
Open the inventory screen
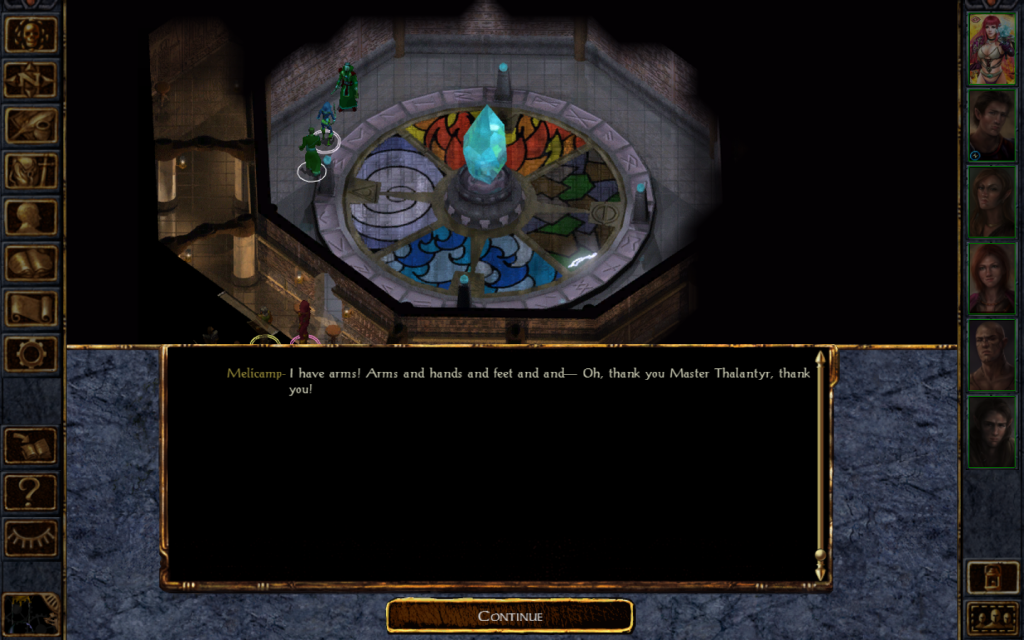(31, 171)
